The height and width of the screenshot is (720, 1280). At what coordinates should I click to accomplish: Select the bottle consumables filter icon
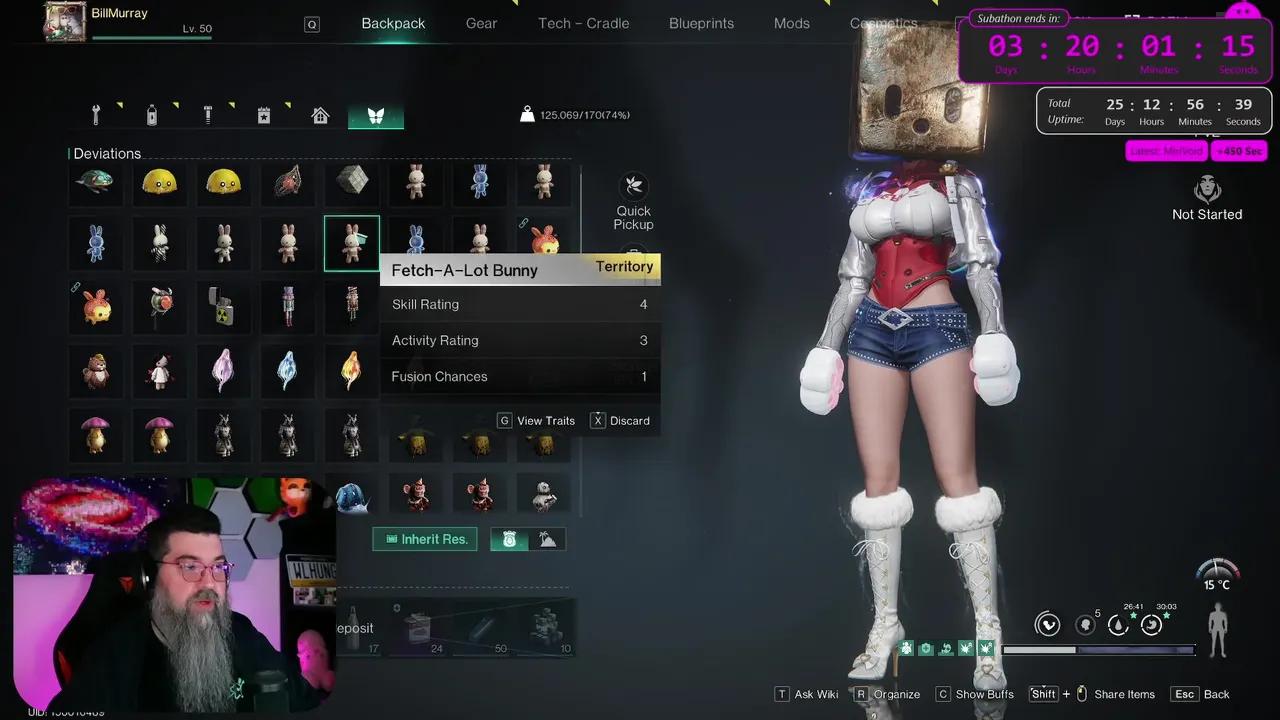coord(151,114)
